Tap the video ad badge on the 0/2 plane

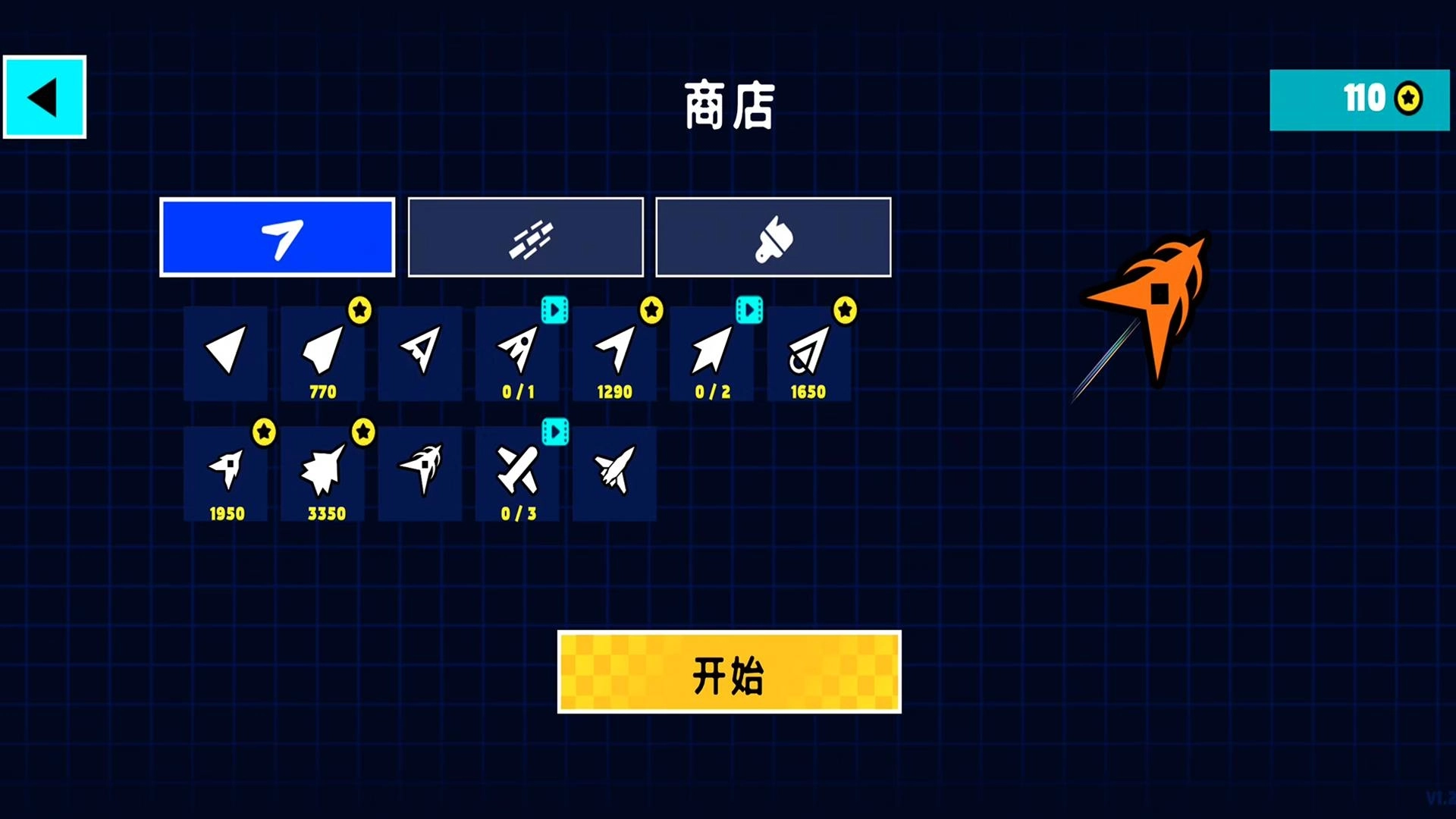tap(750, 309)
